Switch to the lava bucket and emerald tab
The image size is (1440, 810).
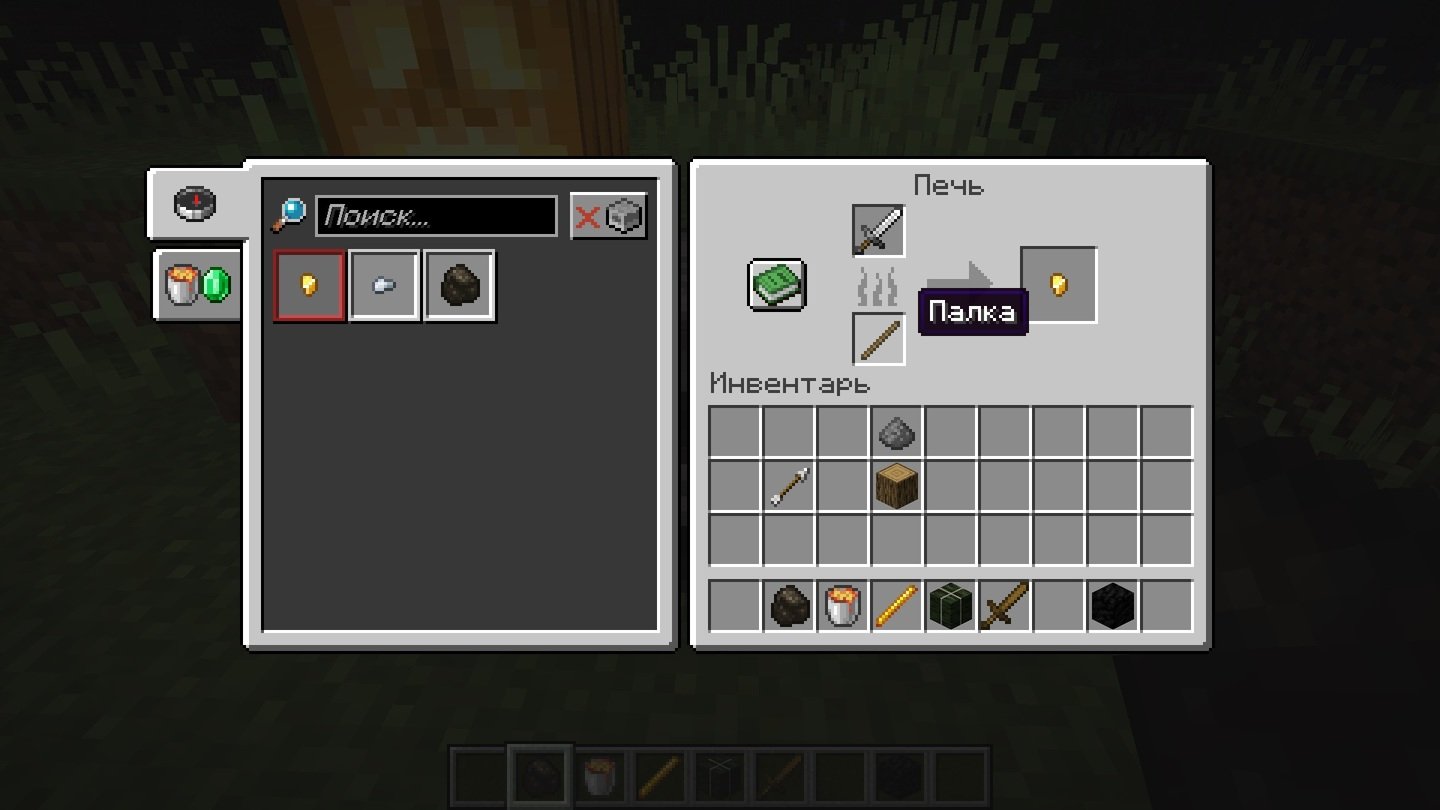click(198, 285)
